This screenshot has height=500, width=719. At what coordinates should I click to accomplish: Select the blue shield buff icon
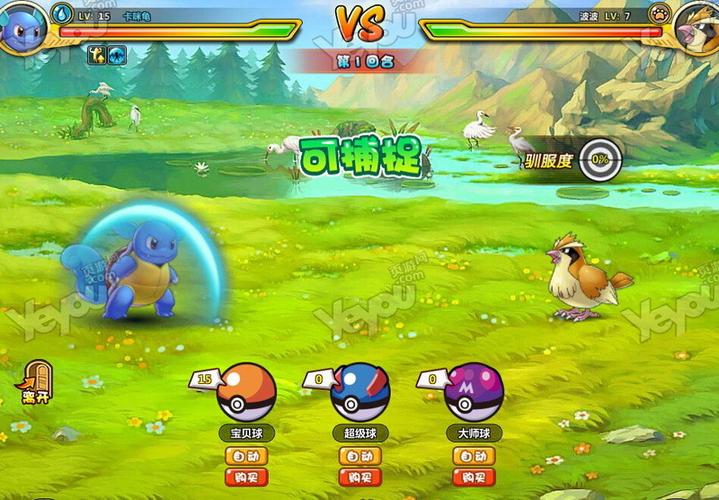point(117,55)
